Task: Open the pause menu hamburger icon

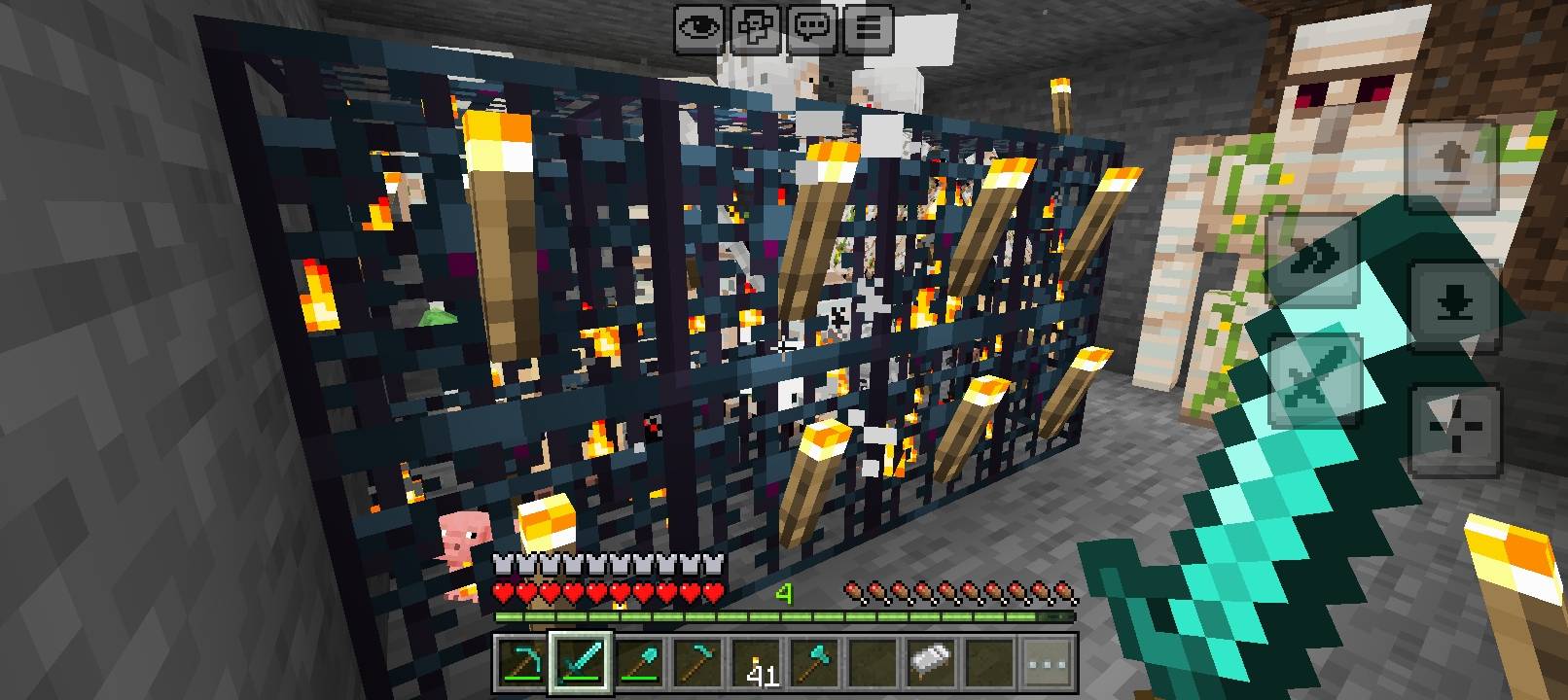Action: (868, 26)
